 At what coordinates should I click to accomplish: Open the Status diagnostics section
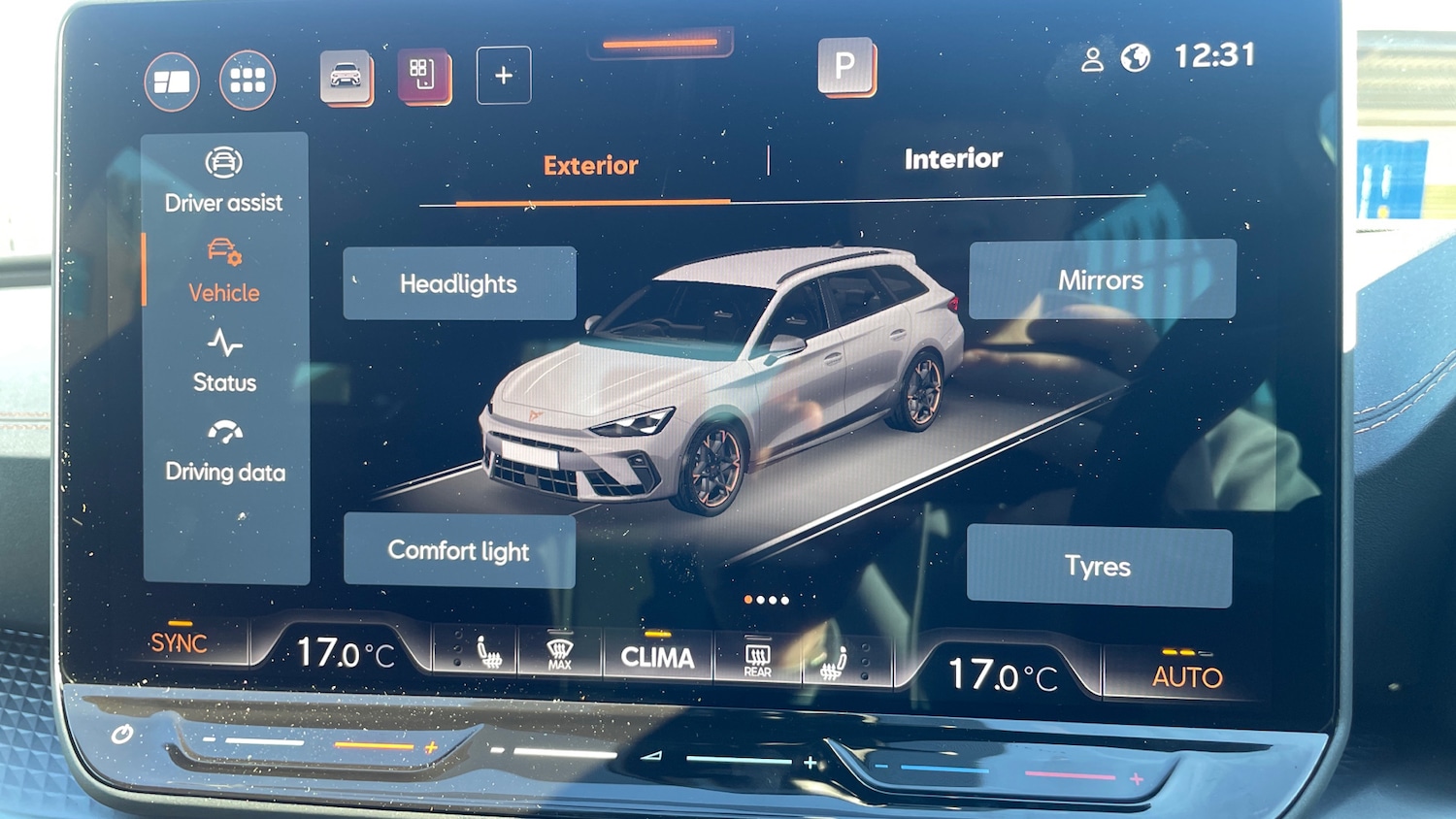click(x=224, y=361)
